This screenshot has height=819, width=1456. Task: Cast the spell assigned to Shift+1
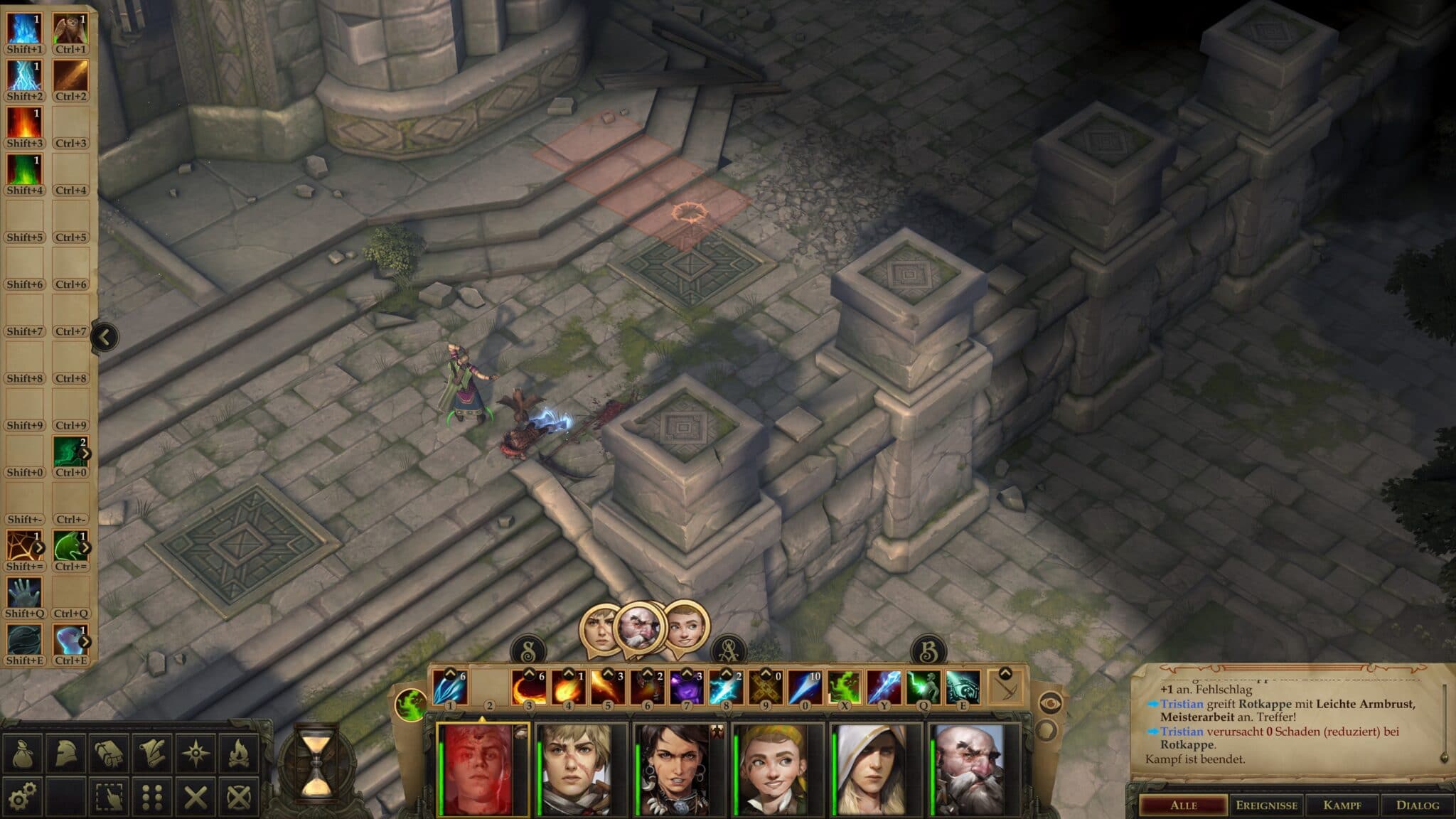point(23,28)
